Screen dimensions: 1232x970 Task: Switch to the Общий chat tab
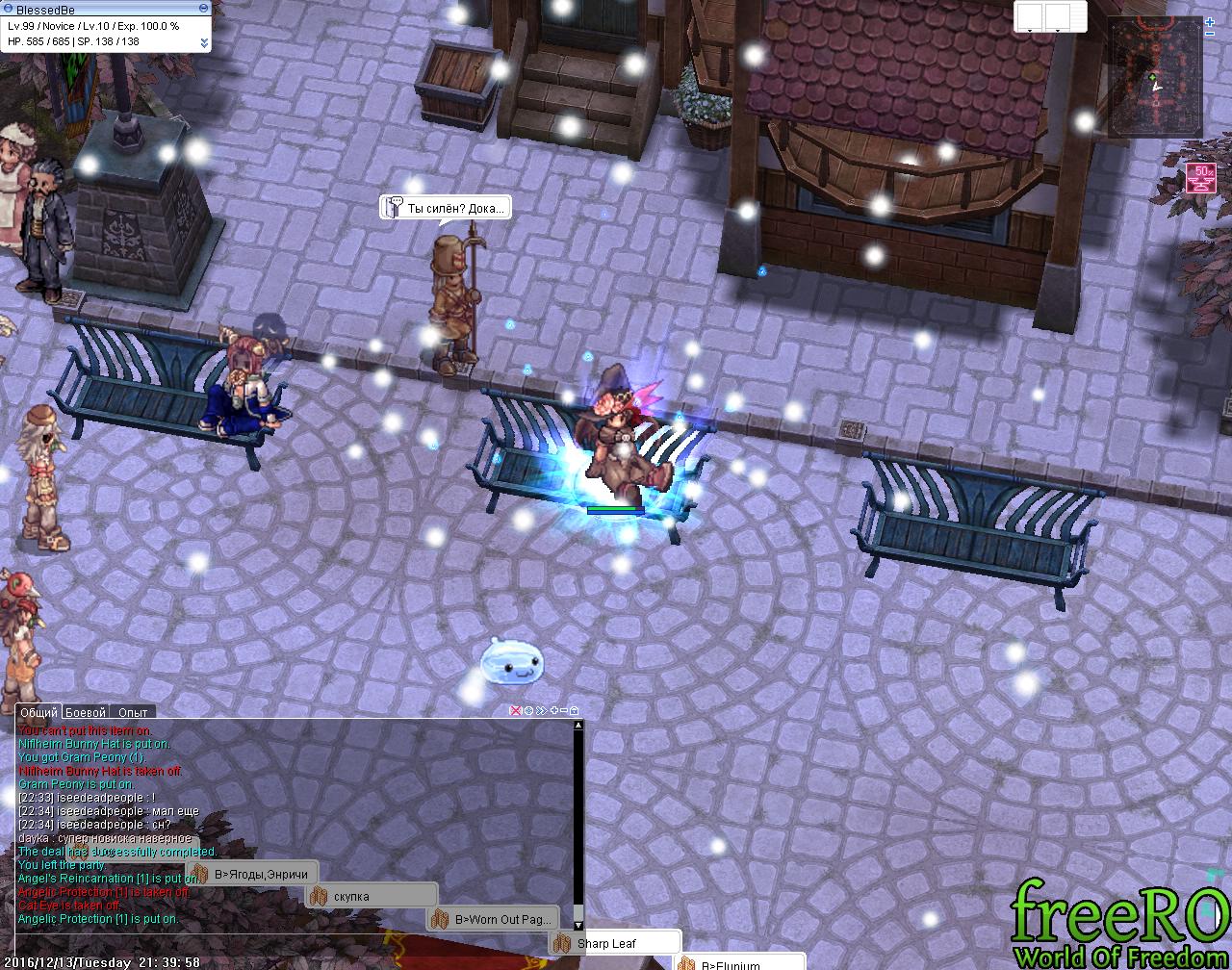click(38, 712)
